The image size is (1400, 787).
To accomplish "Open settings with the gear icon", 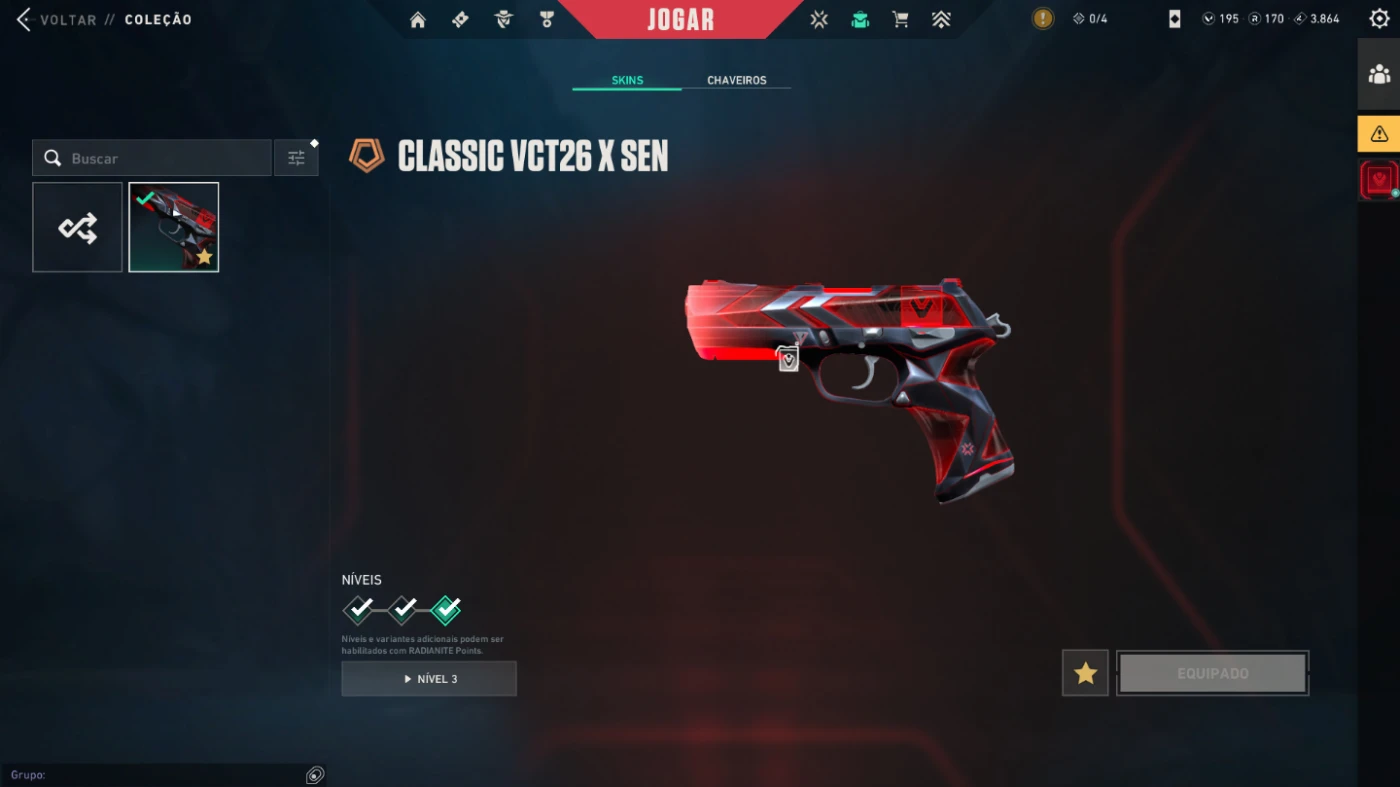I will click(x=1379, y=19).
